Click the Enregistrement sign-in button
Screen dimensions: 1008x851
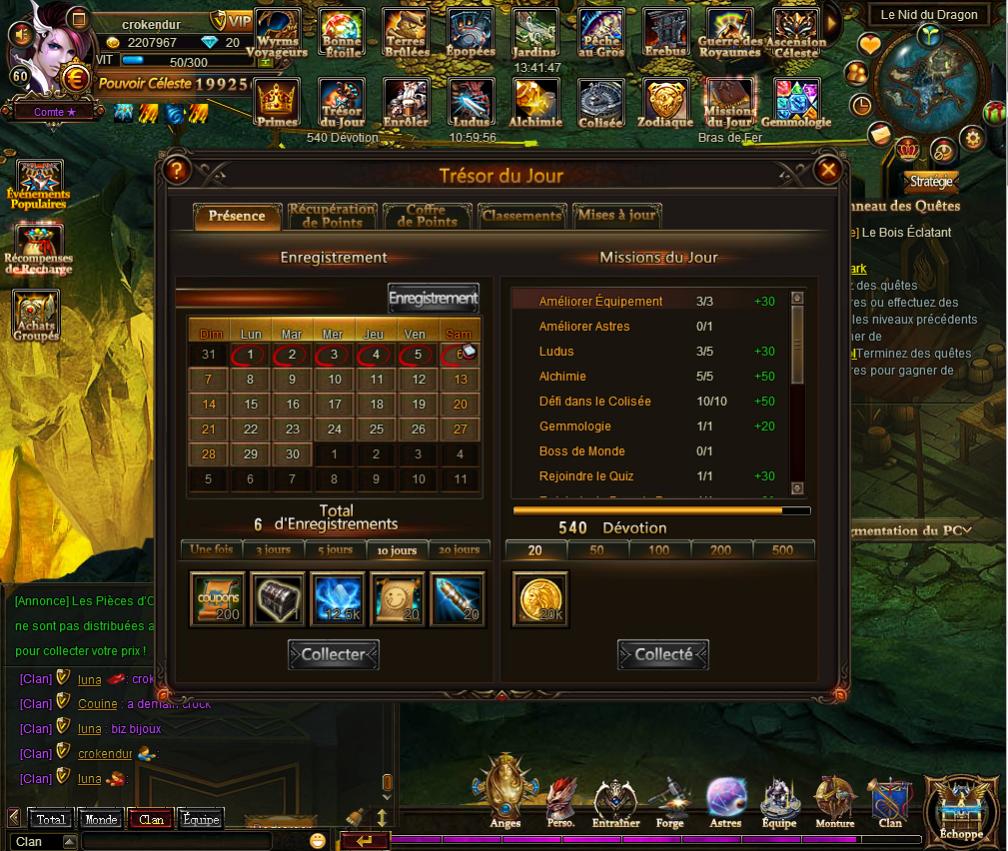click(433, 298)
